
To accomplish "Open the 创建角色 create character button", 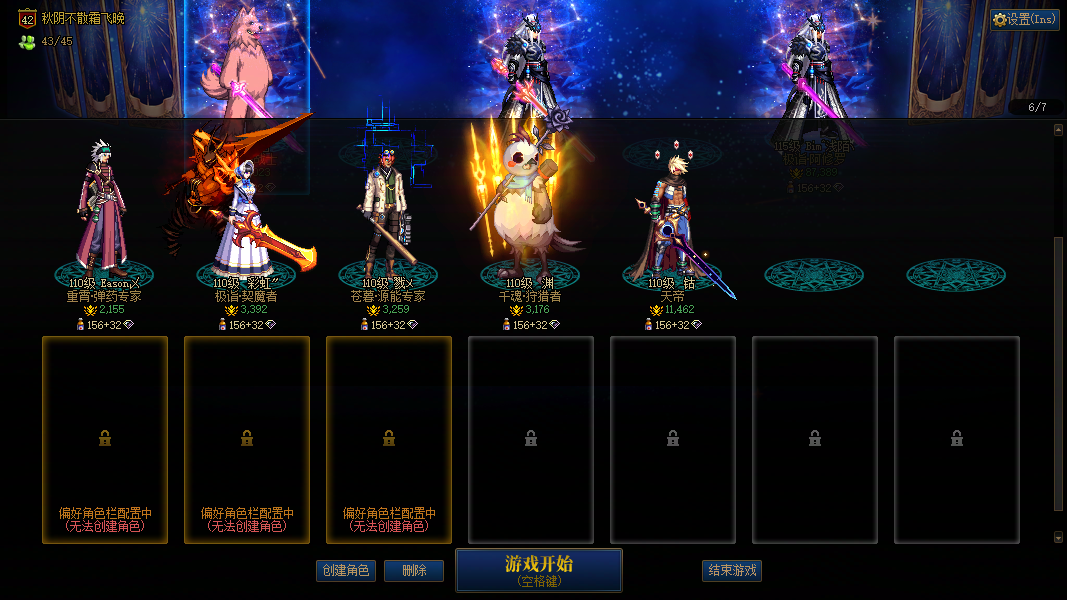I will [x=345, y=570].
